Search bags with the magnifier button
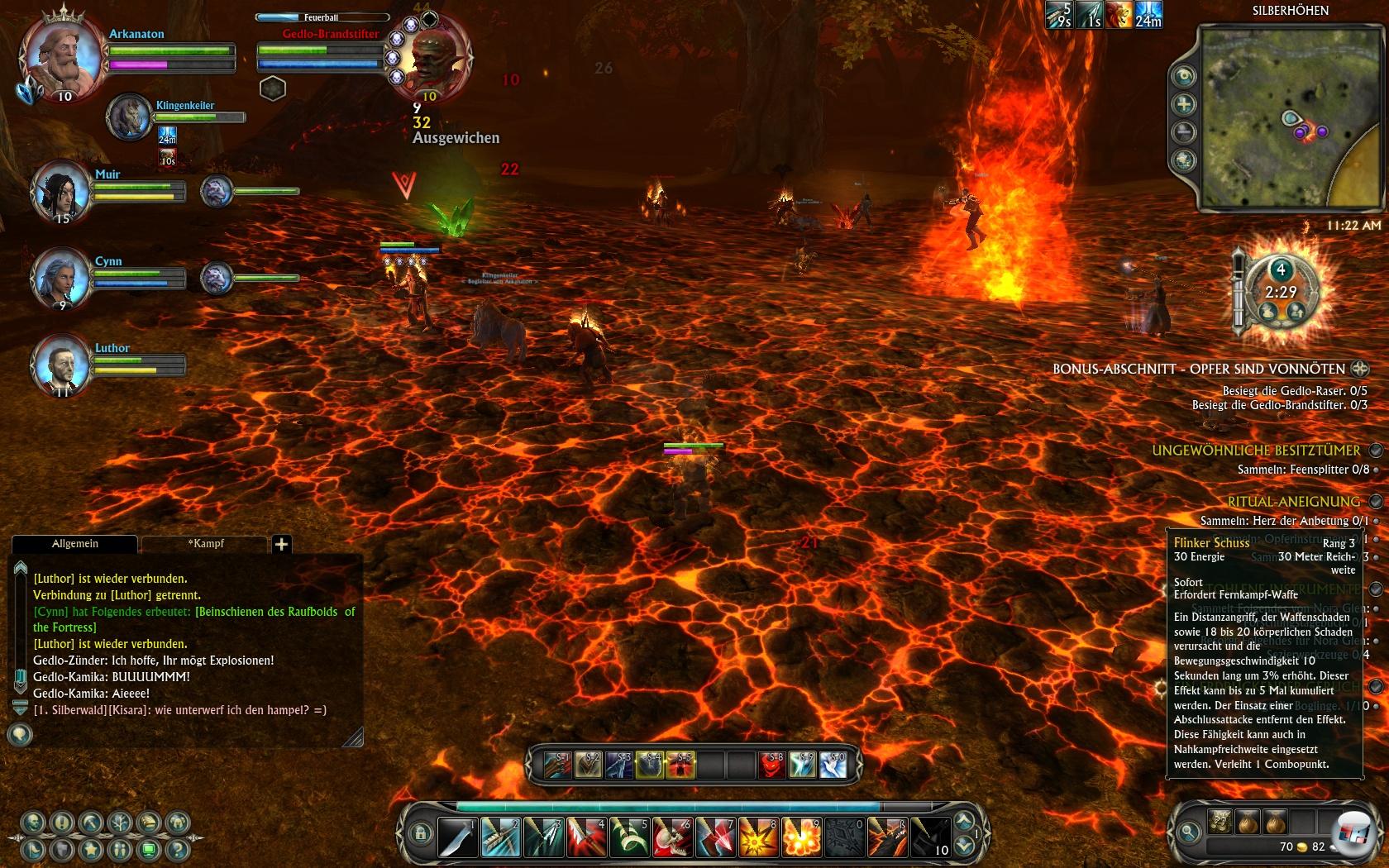Image resolution: width=1389 pixels, height=868 pixels. coord(1189,832)
